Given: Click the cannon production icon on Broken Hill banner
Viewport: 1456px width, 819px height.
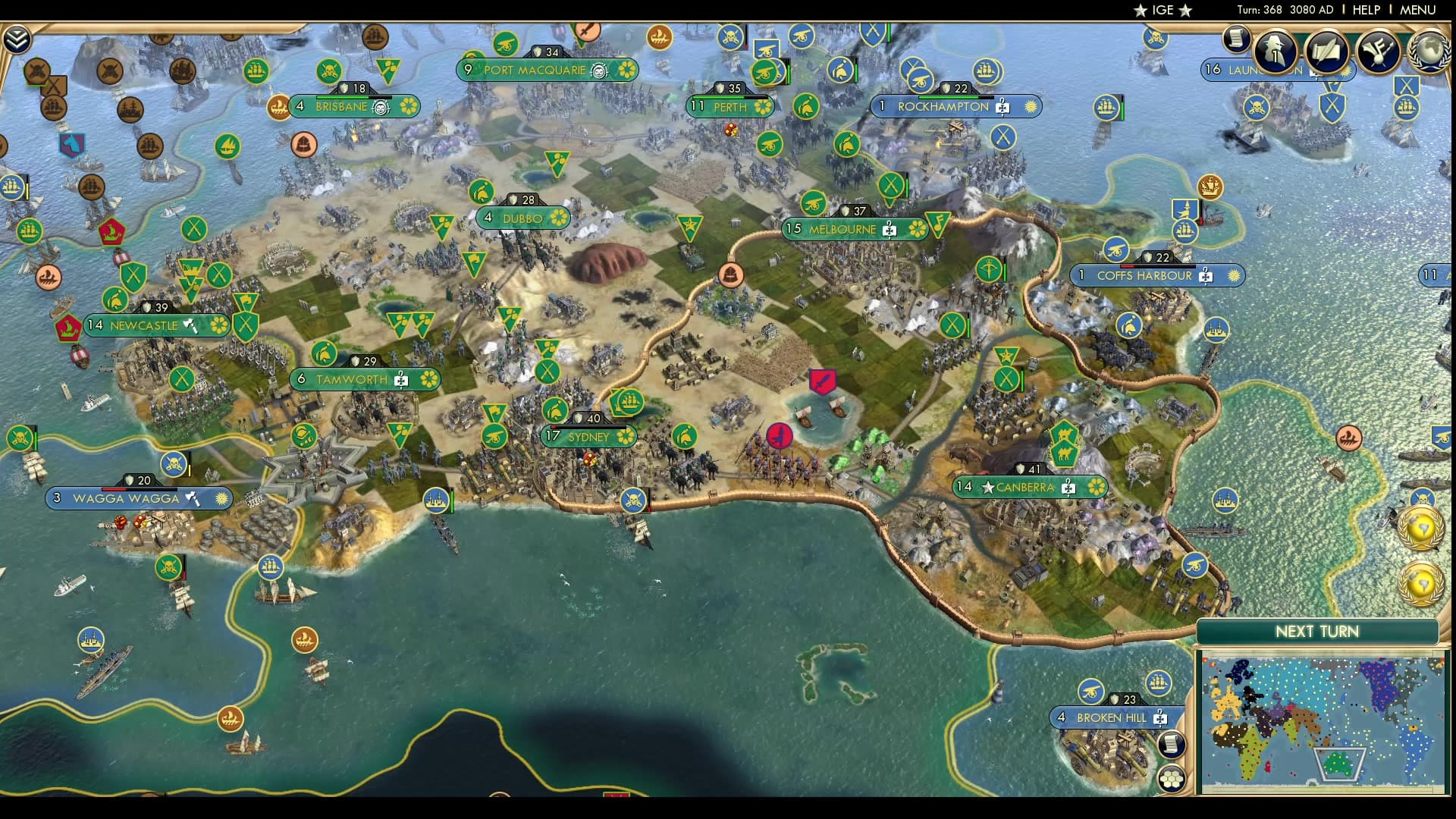Looking at the screenshot, I should pyautogui.click(x=1090, y=689).
